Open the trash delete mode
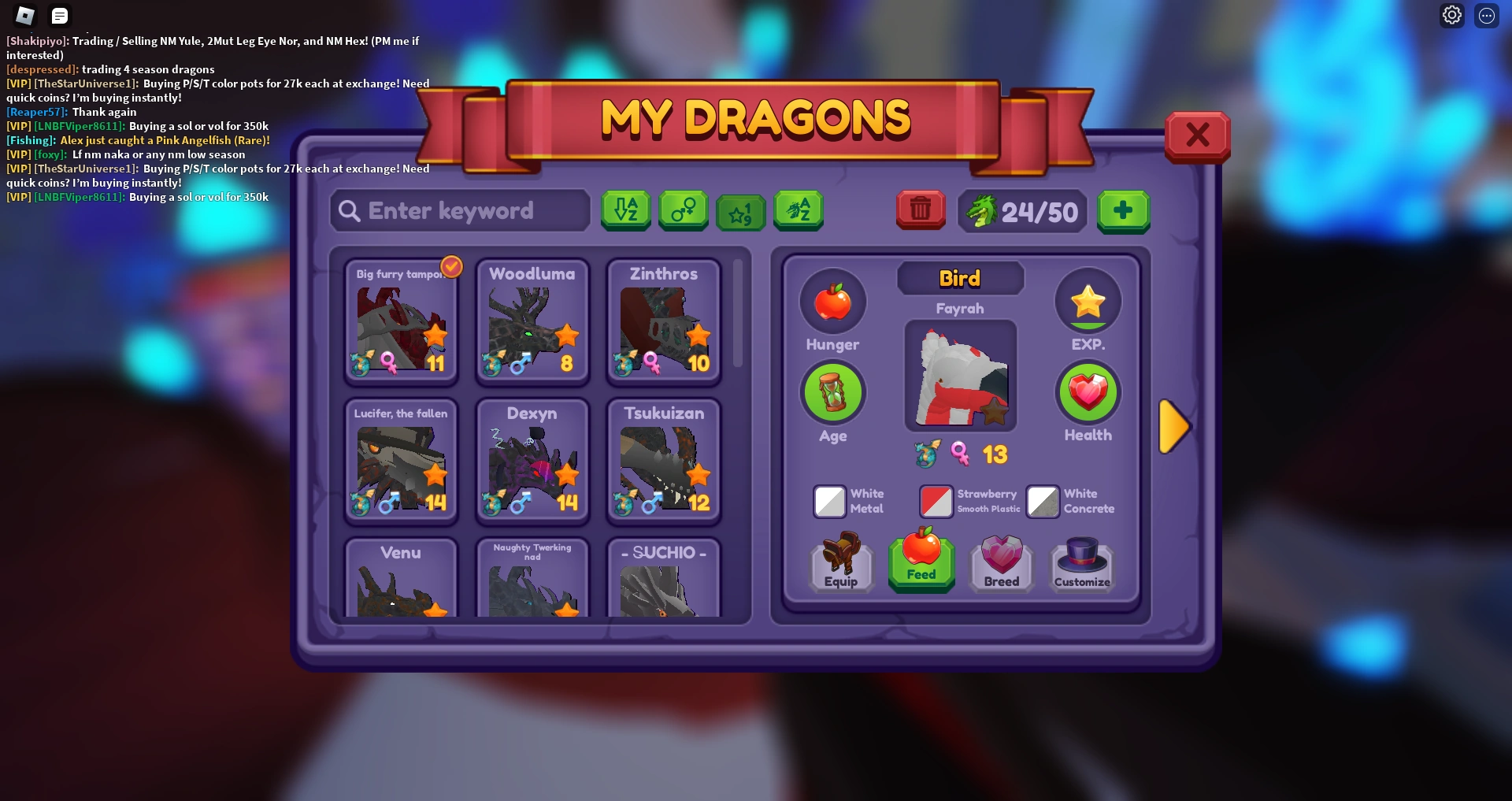 point(920,210)
